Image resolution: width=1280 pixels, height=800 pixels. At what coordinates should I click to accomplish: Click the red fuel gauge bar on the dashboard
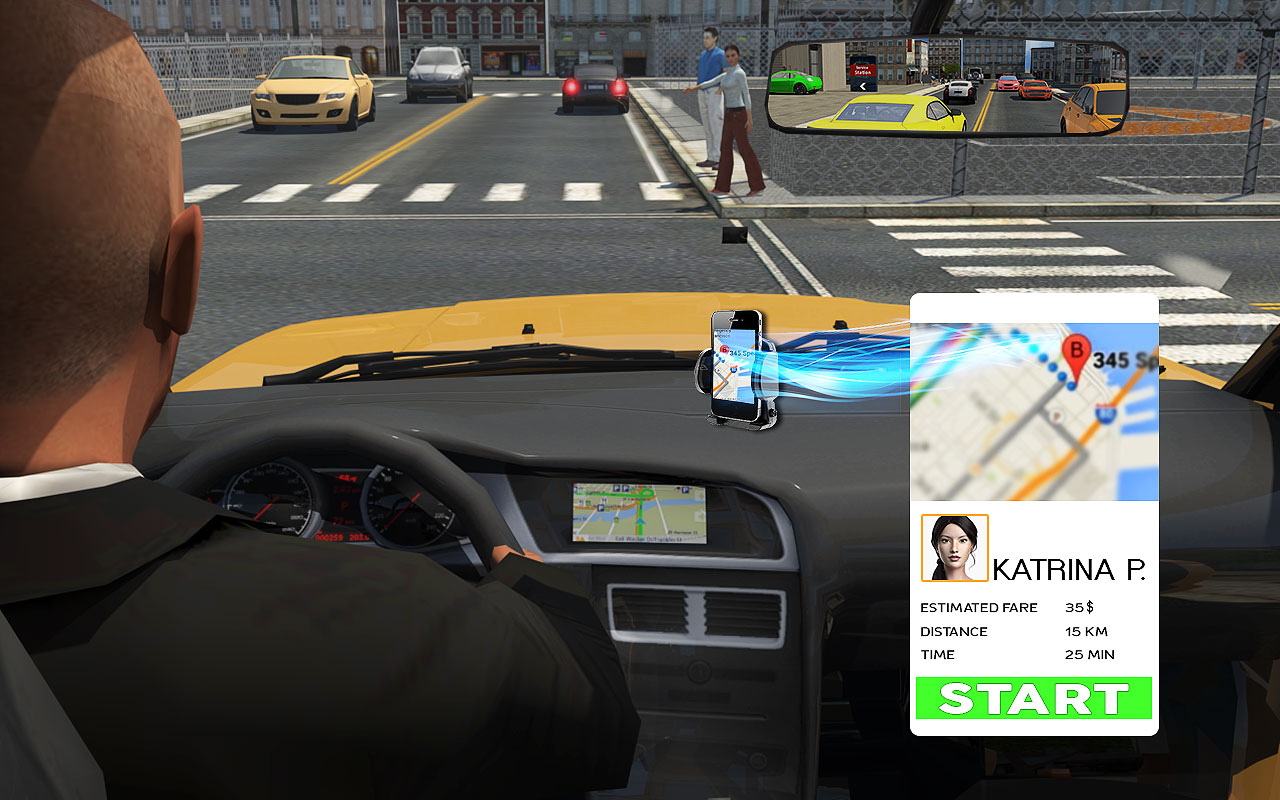coord(346,478)
